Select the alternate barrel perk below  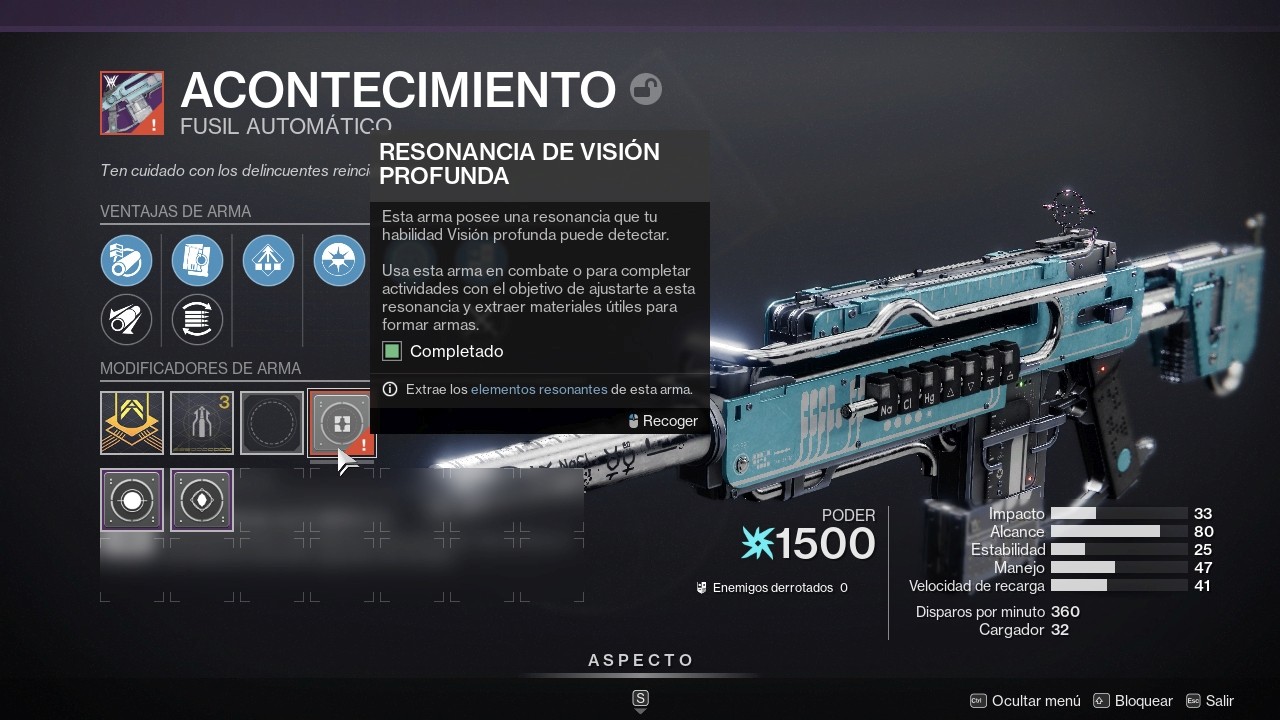click(127, 320)
